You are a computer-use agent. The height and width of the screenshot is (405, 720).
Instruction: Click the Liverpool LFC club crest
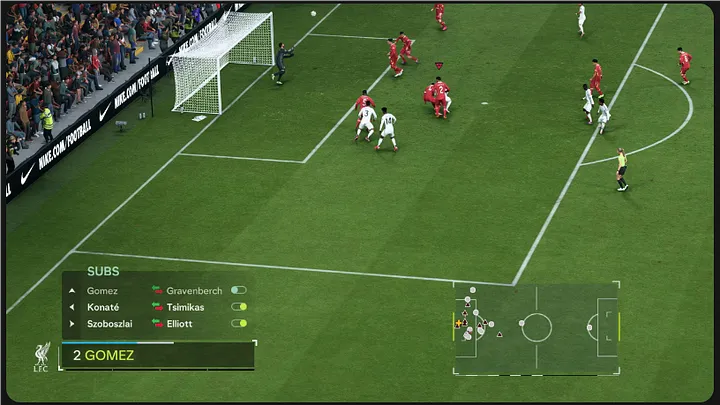[41, 356]
